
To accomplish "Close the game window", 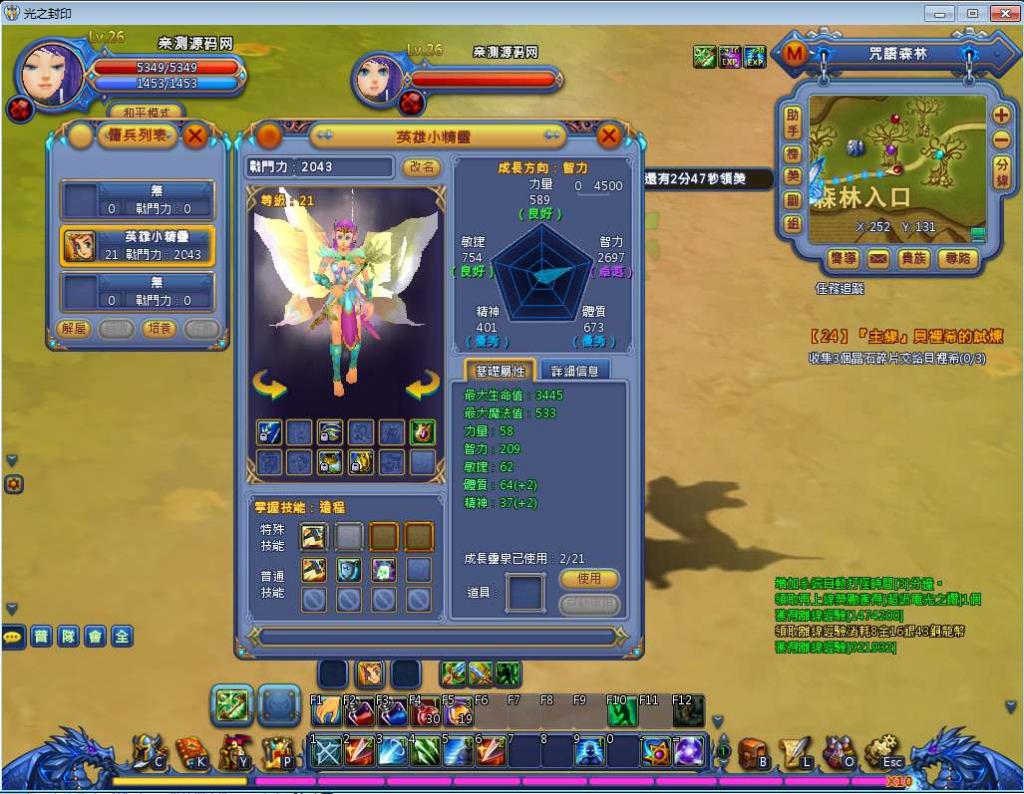I will (1002, 13).
